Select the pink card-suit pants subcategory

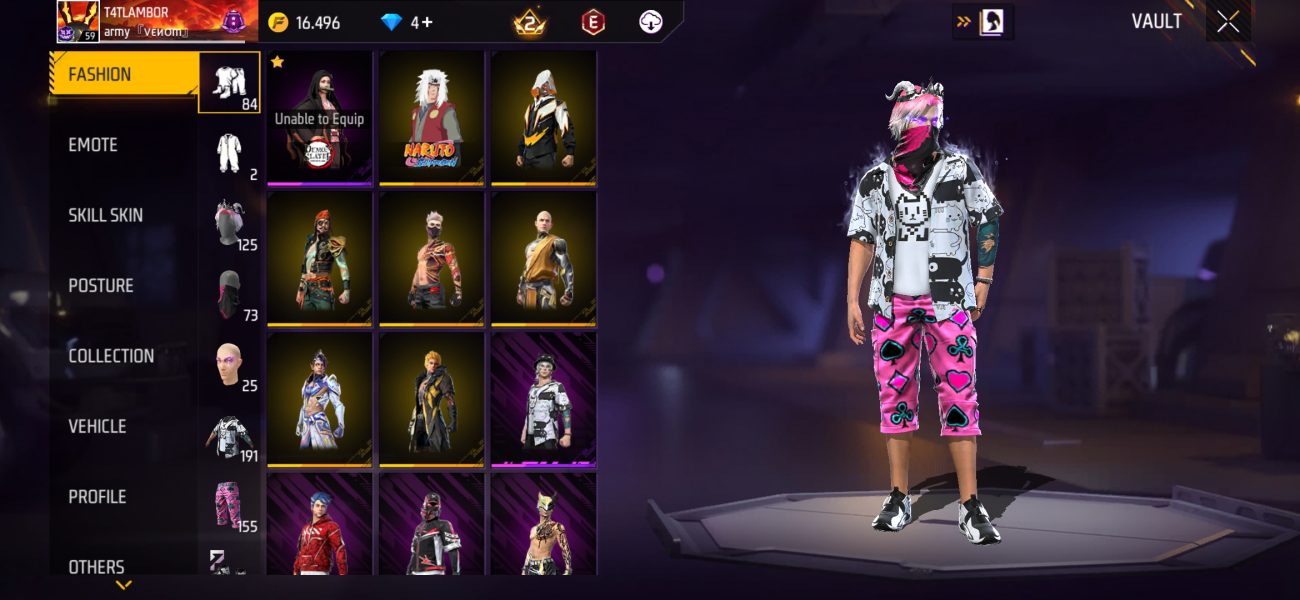coord(229,504)
